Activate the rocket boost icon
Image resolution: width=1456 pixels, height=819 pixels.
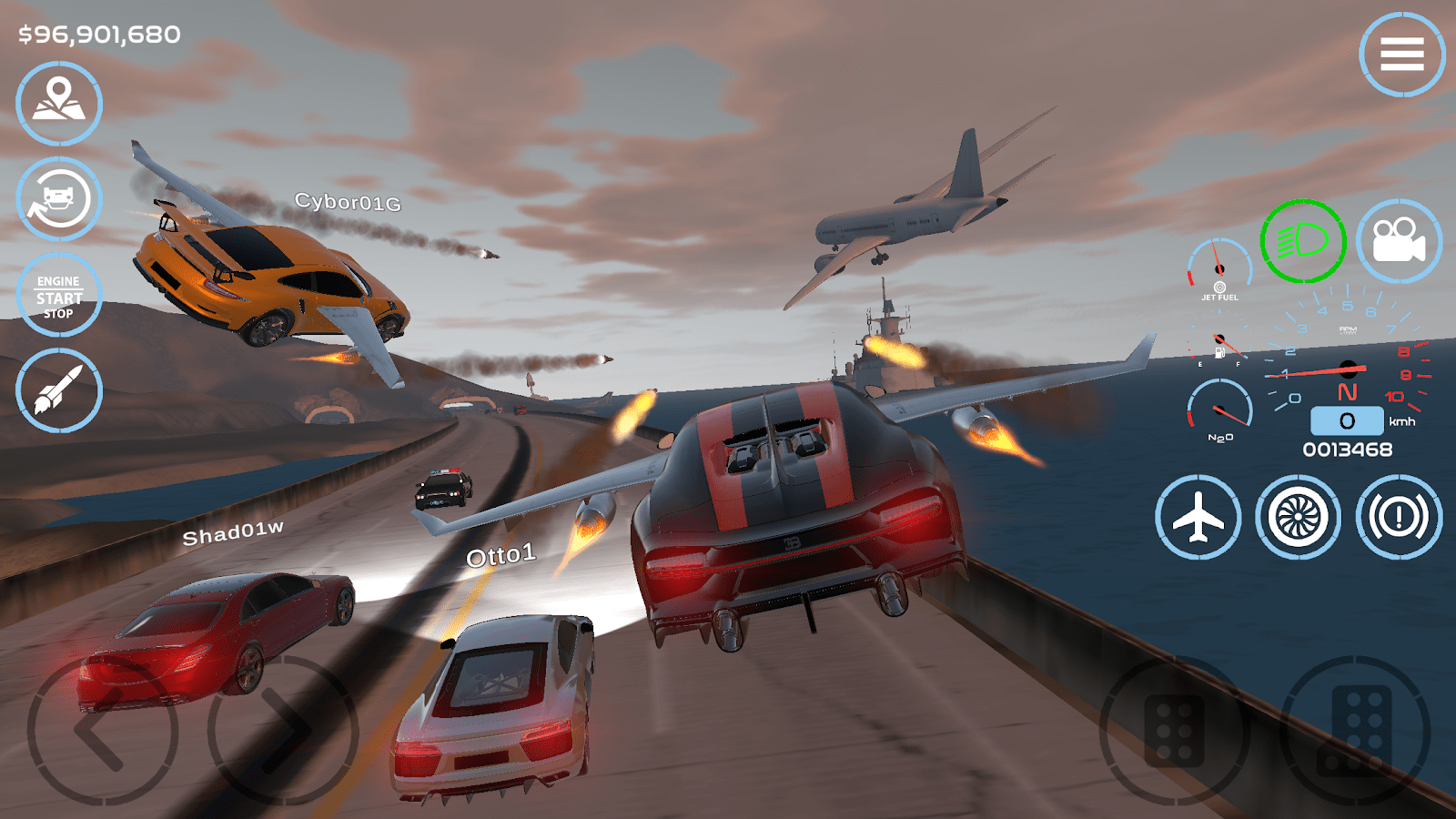57,389
